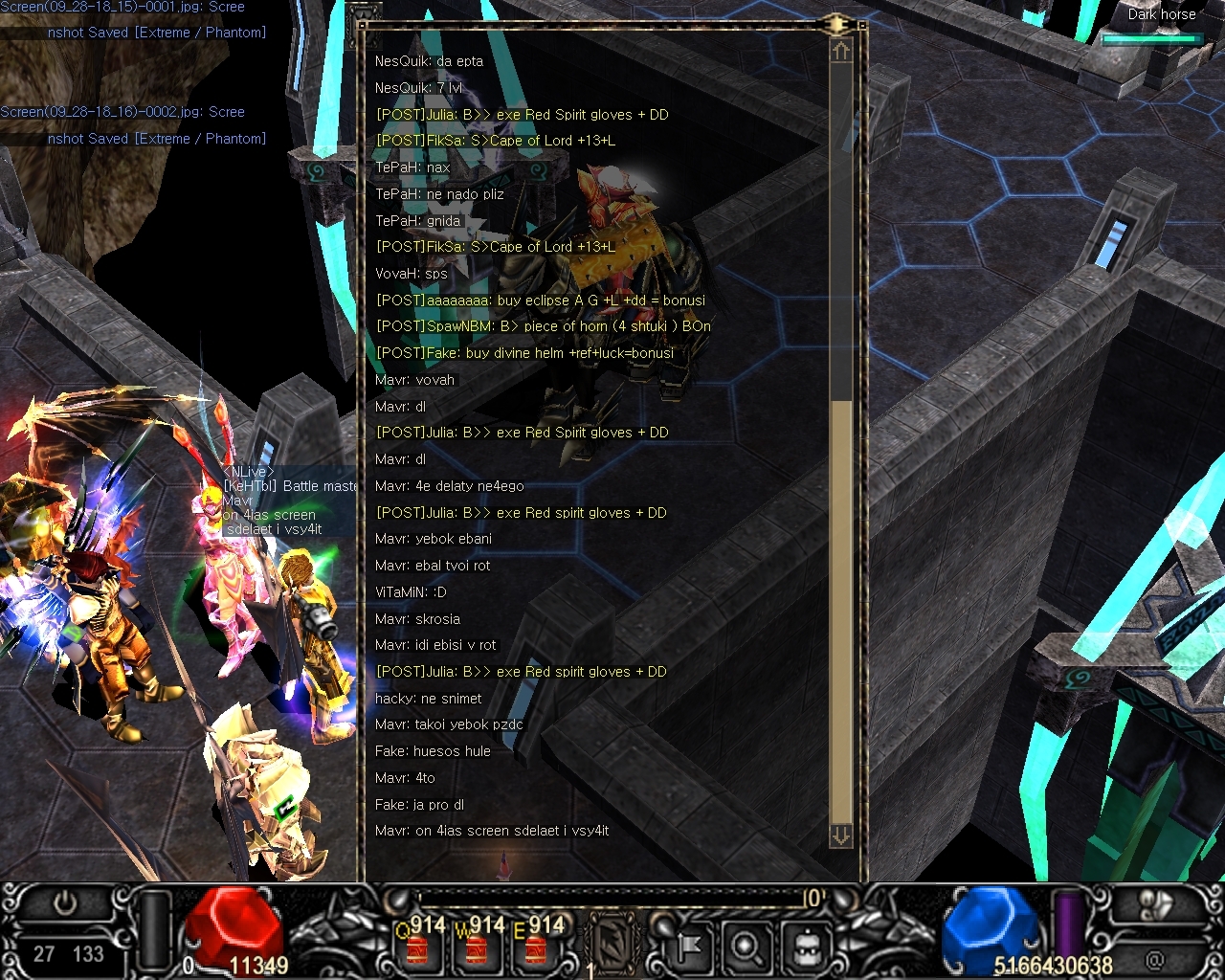Image resolution: width=1225 pixels, height=980 pixels.
Task: Open the flag icon menu button
Action: pos(685,947)
